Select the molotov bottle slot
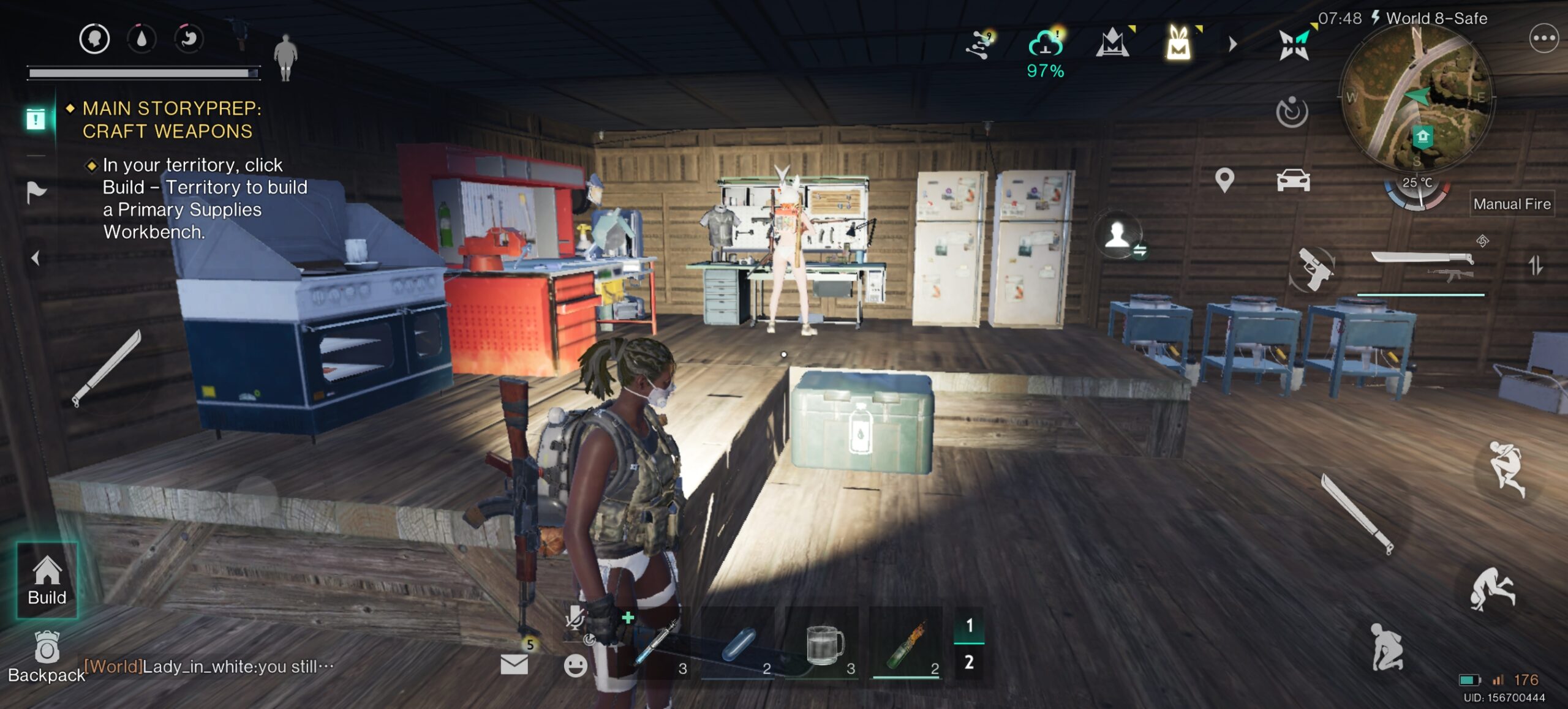This screenshot has width=1568, height=709. (x=907, y=645)
